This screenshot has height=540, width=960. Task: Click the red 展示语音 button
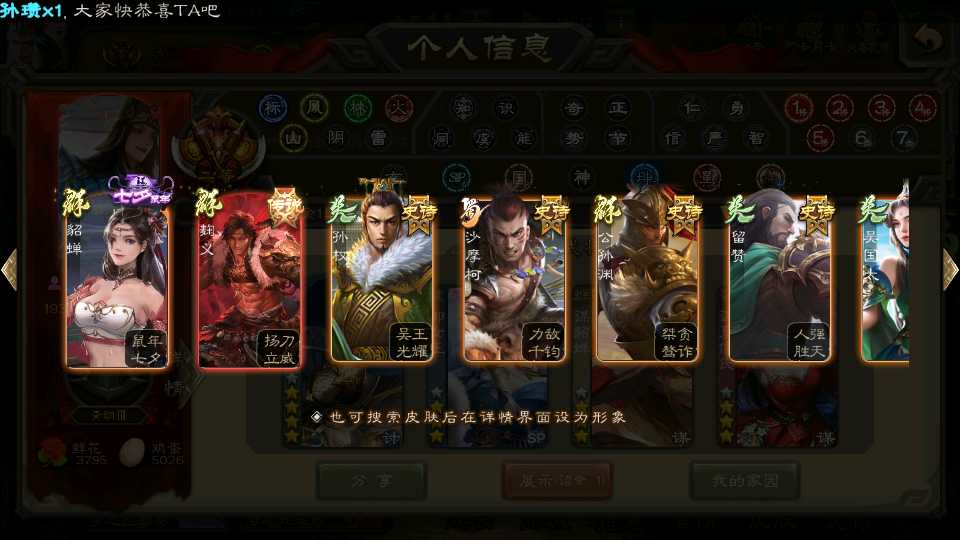click(x=557, y=480)
